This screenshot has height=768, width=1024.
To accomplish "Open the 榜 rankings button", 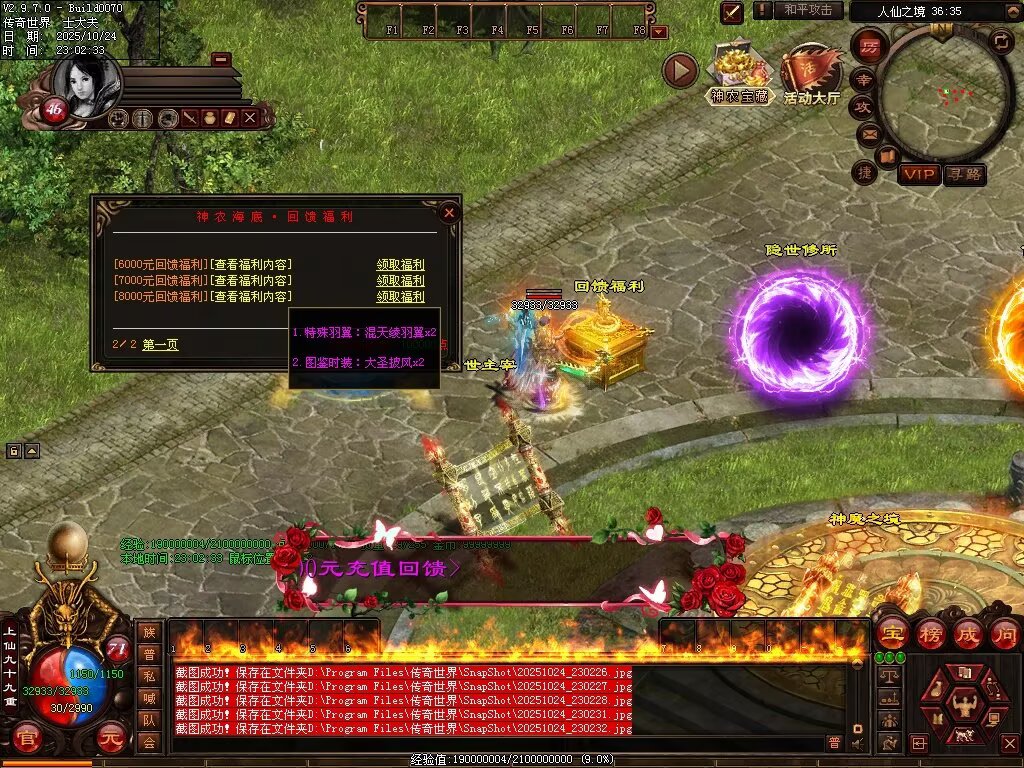I will [930, 633].
